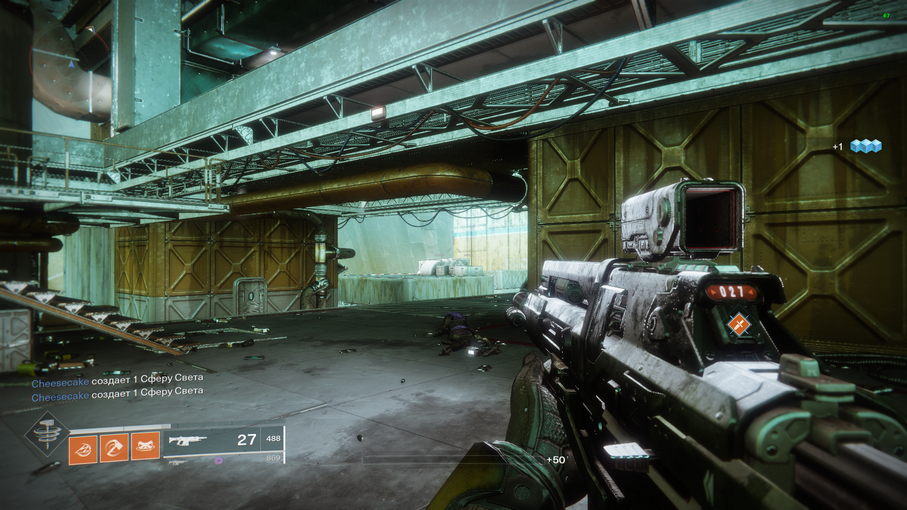Click the hammer super ability diamond icon
The height and width of the screenshot is (510, 907).
47,435
